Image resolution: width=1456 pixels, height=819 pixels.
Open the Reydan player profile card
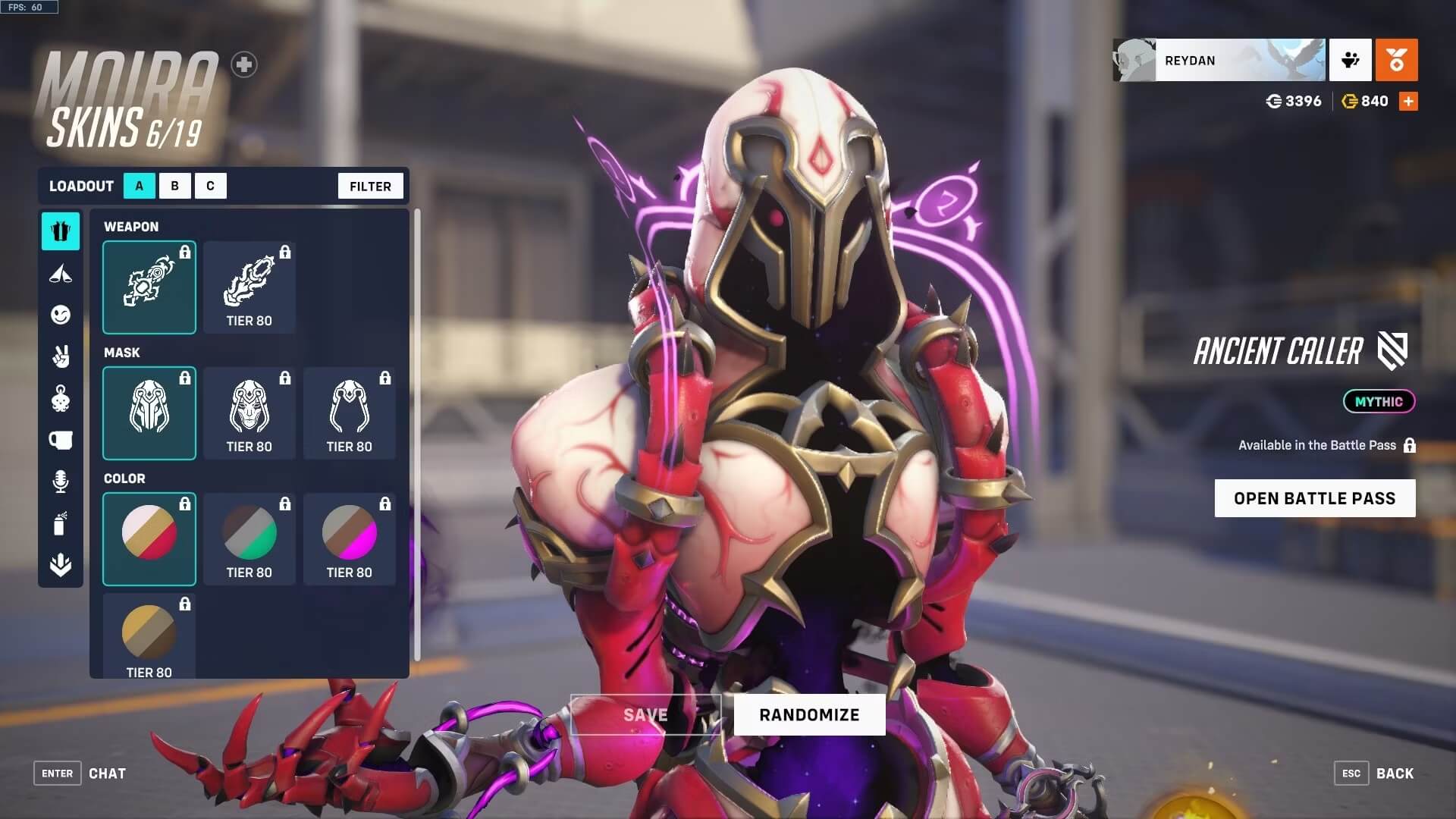[1219, 60]
